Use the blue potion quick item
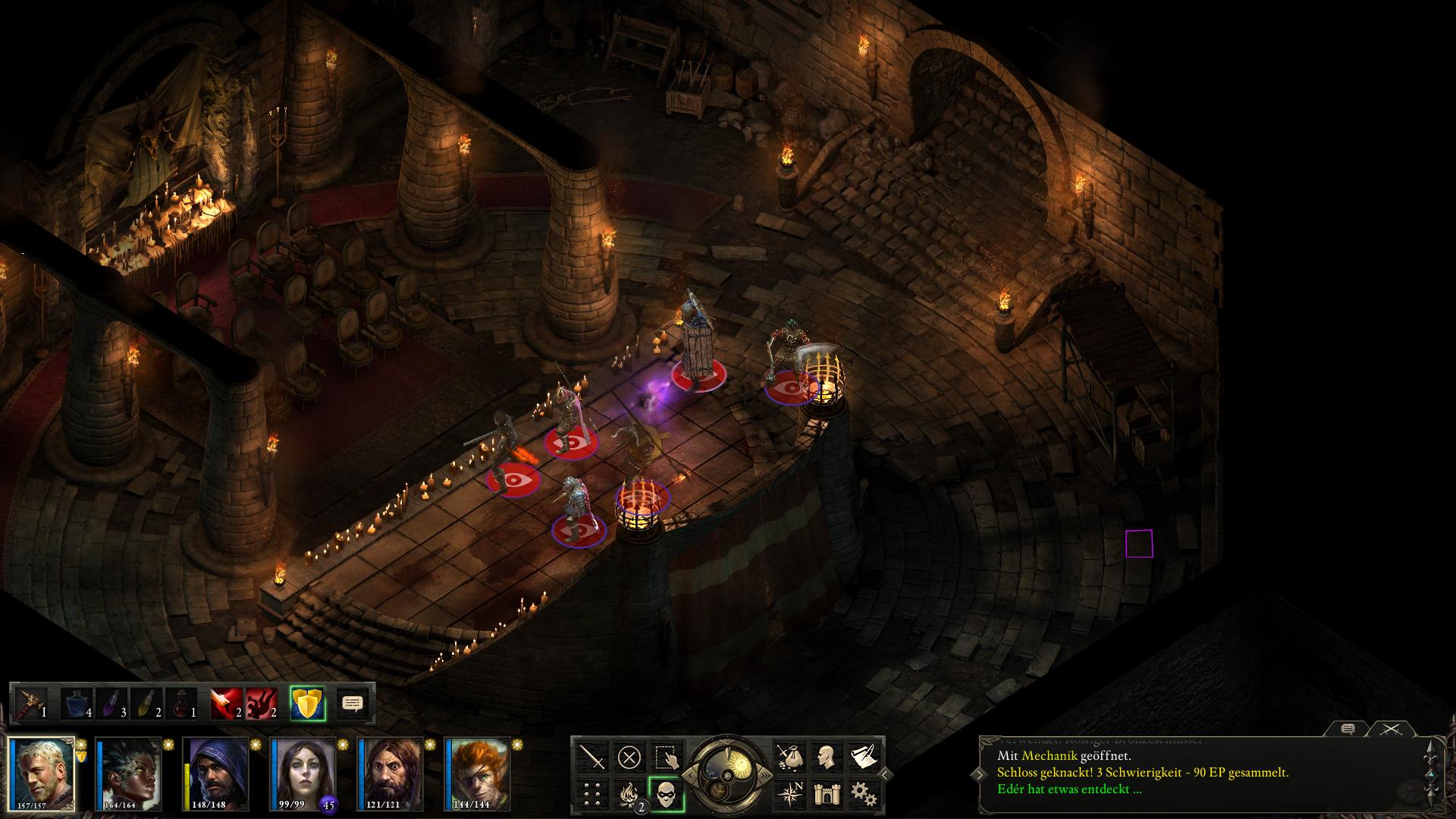1456x819 pixels. coord(76,704)
